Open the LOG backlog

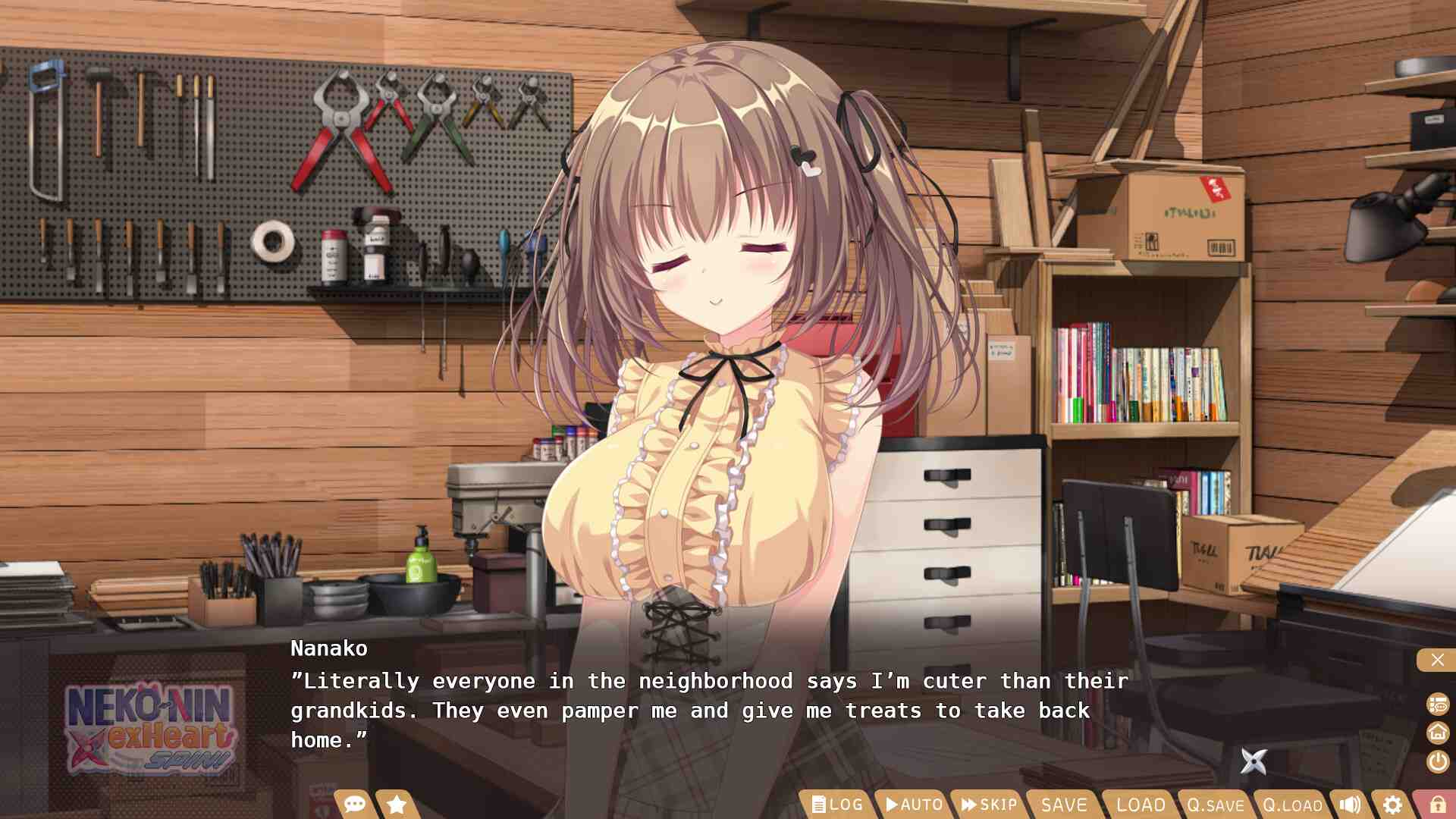837,805
